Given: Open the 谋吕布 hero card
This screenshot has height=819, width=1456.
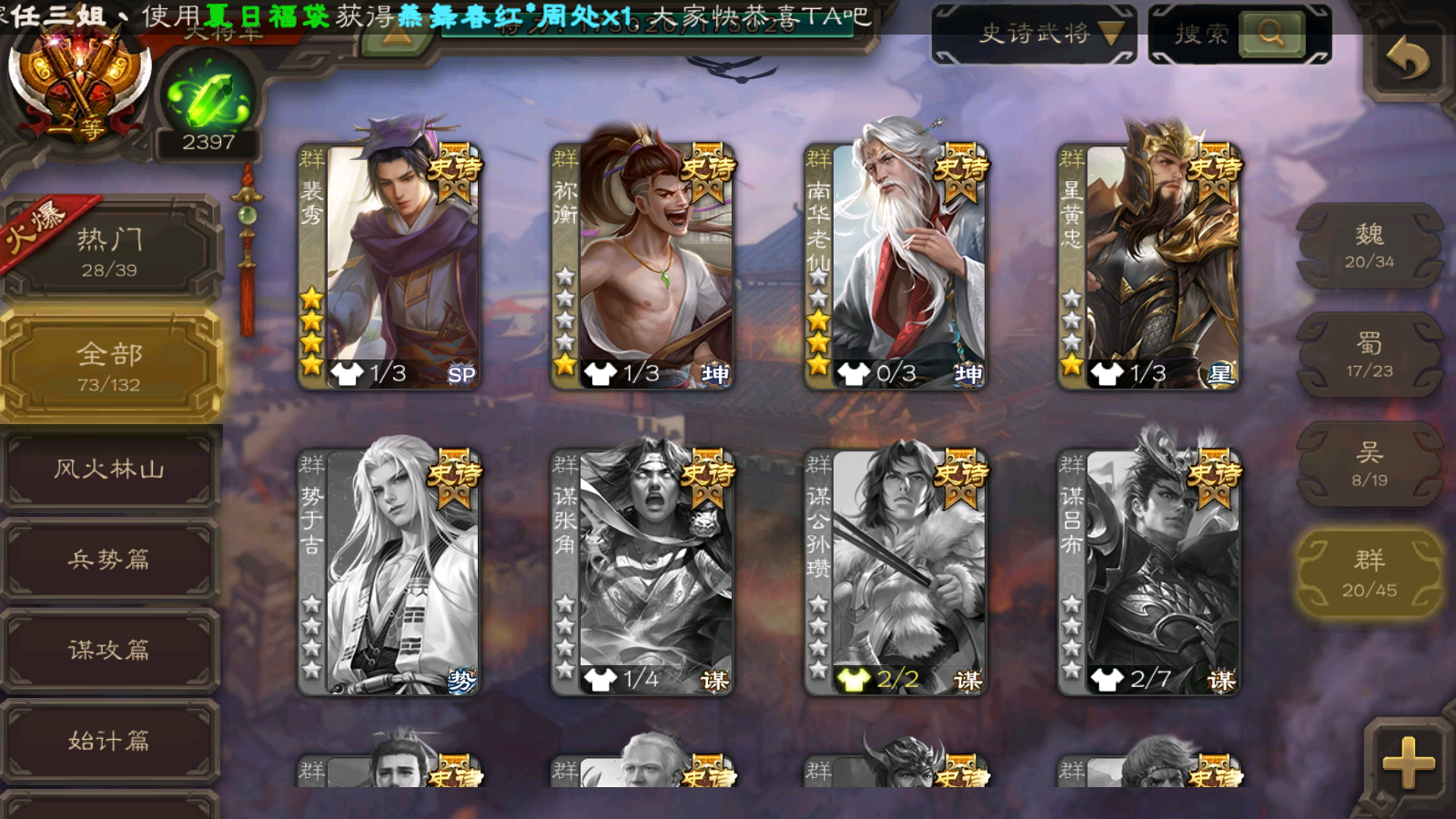Looking at the screenshot, I should pyautogui.click(x=1148, y=571).
